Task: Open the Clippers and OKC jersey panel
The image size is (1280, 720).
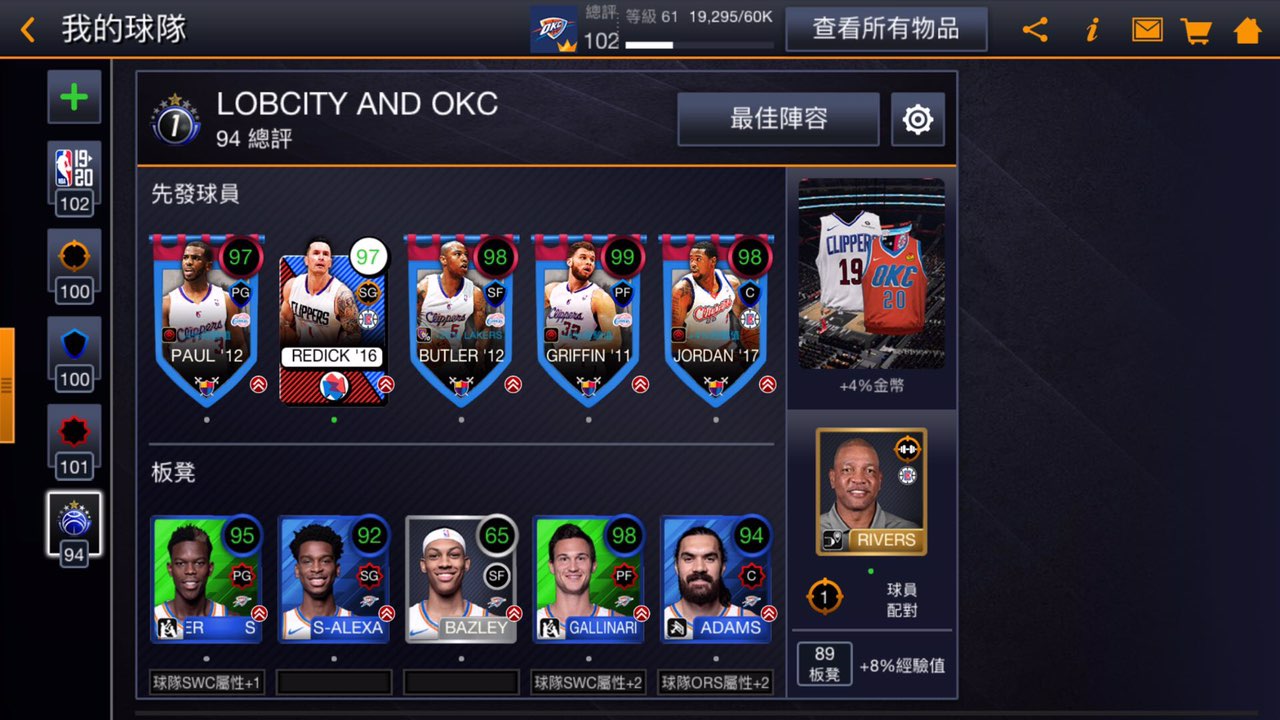Action: point(871,274)
